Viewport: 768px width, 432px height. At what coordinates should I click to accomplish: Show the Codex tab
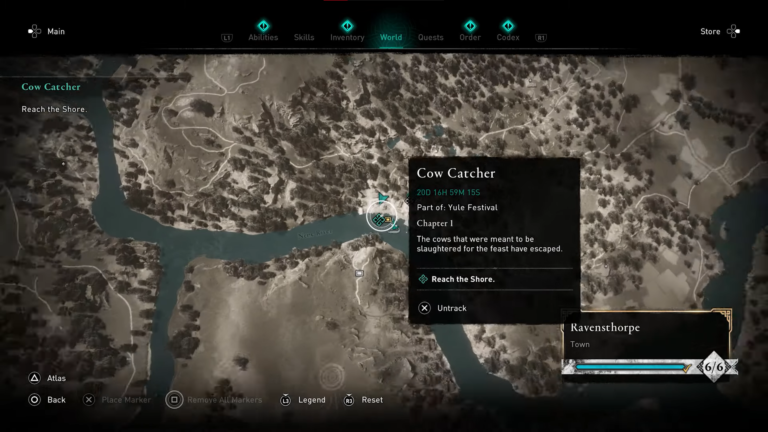(x=508, y=38)
